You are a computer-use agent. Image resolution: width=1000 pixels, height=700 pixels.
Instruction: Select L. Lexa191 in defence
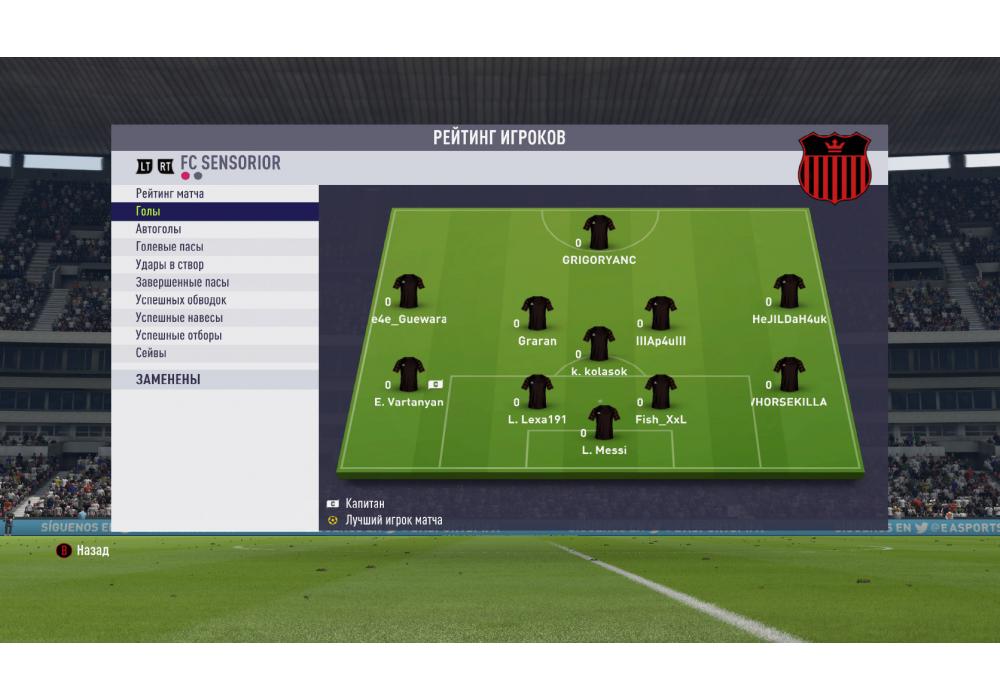click(x=537, y=392)
